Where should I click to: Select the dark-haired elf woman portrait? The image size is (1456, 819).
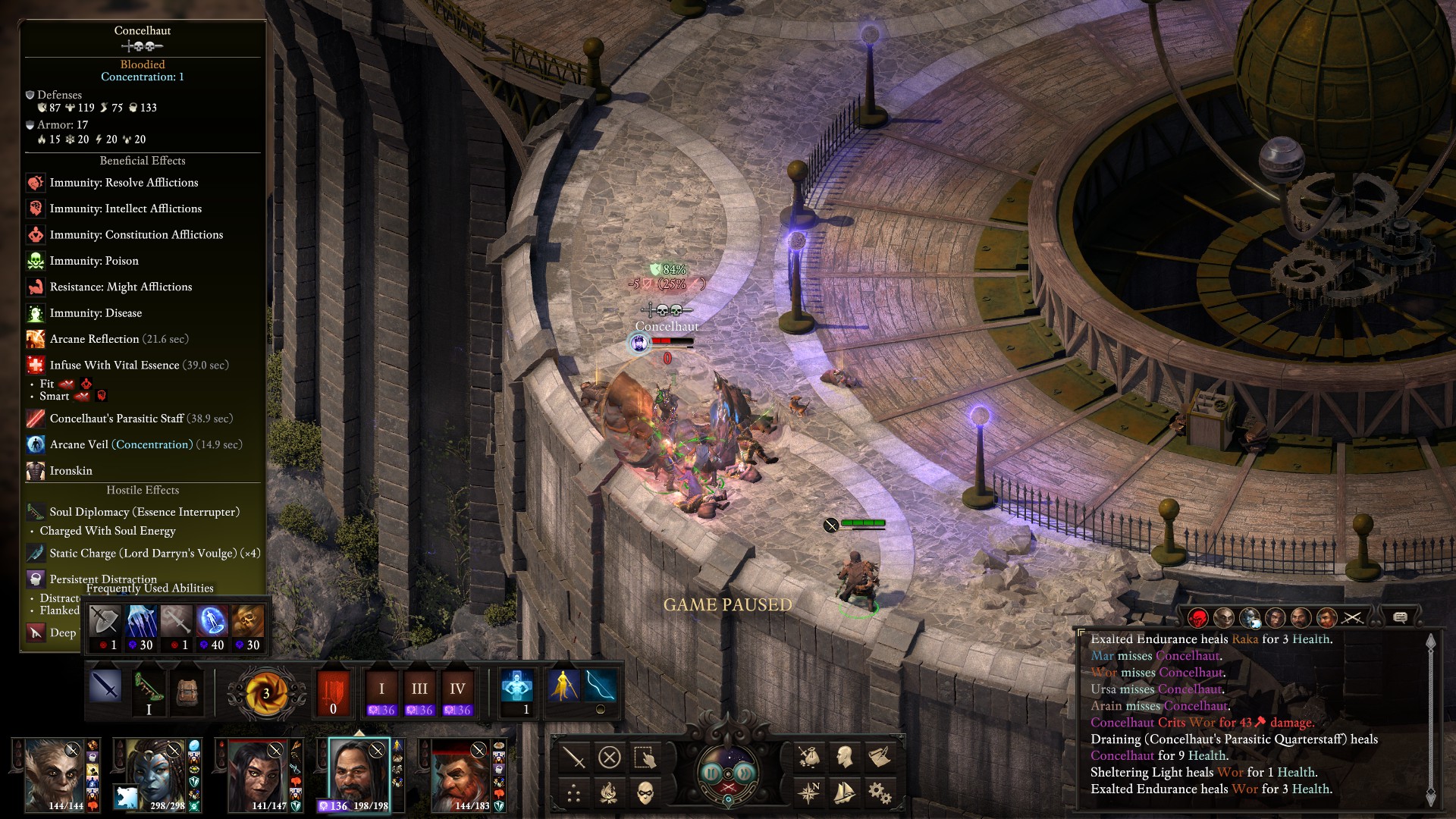[257, 773]
